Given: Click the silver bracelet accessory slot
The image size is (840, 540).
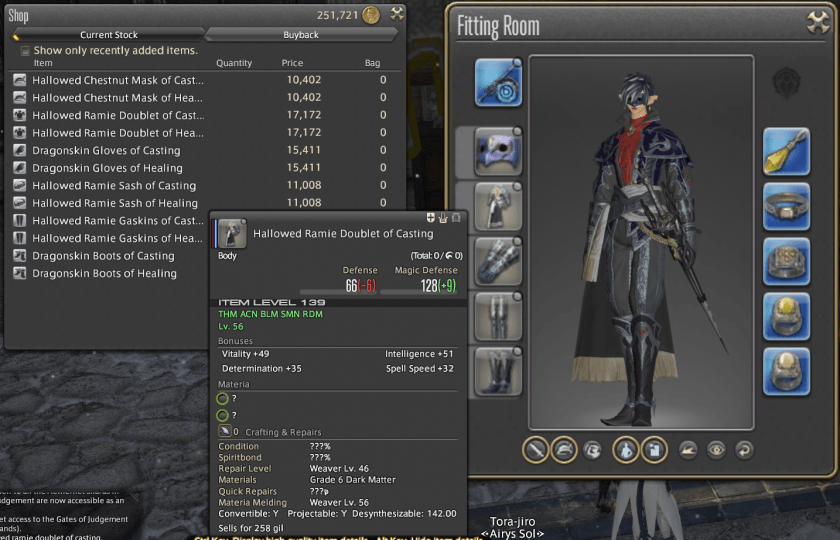Looking at the screenshot, I should (x=788, y=207).
